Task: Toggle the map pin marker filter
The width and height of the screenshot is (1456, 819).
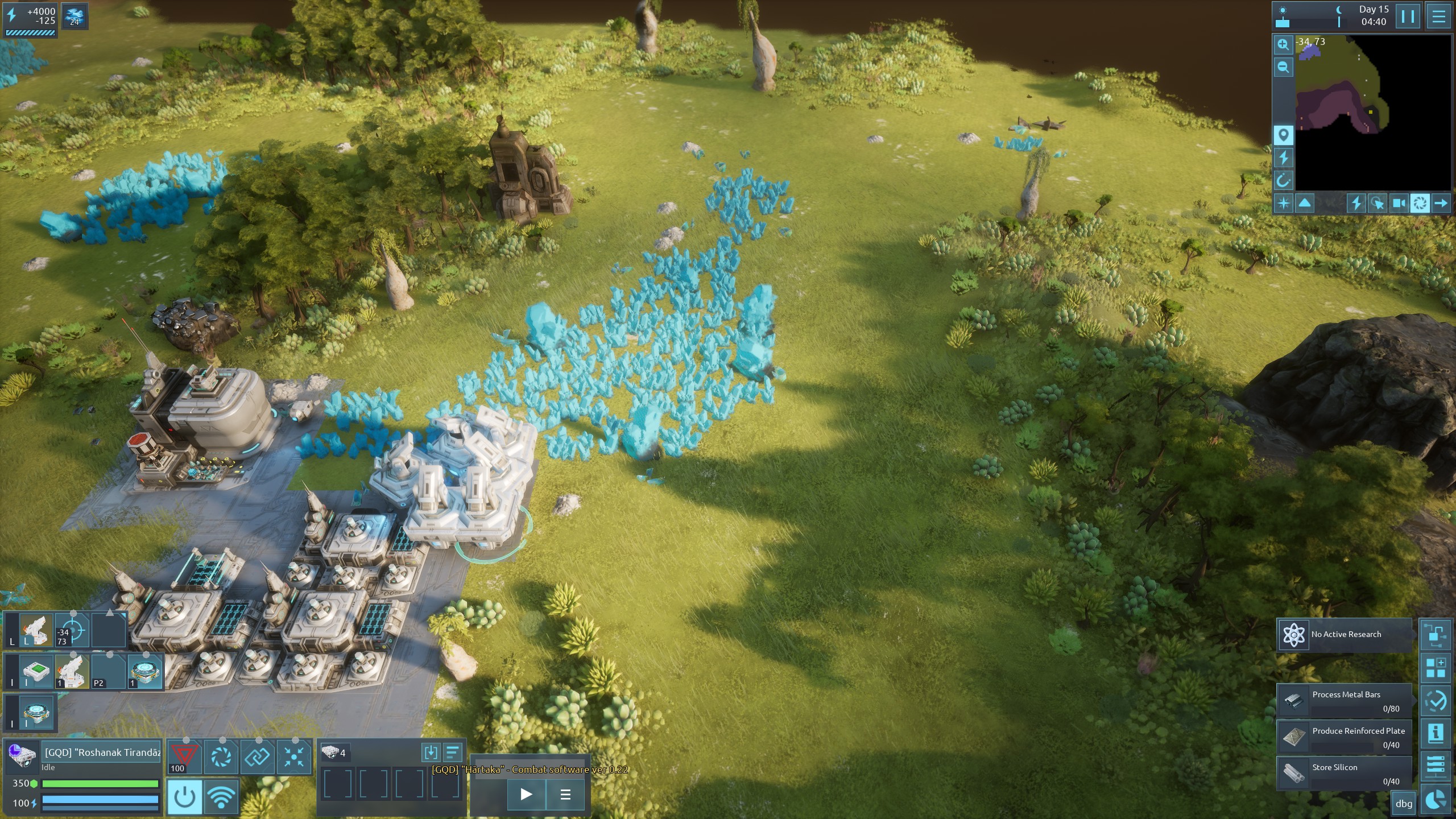Action: click(1283, 135)
